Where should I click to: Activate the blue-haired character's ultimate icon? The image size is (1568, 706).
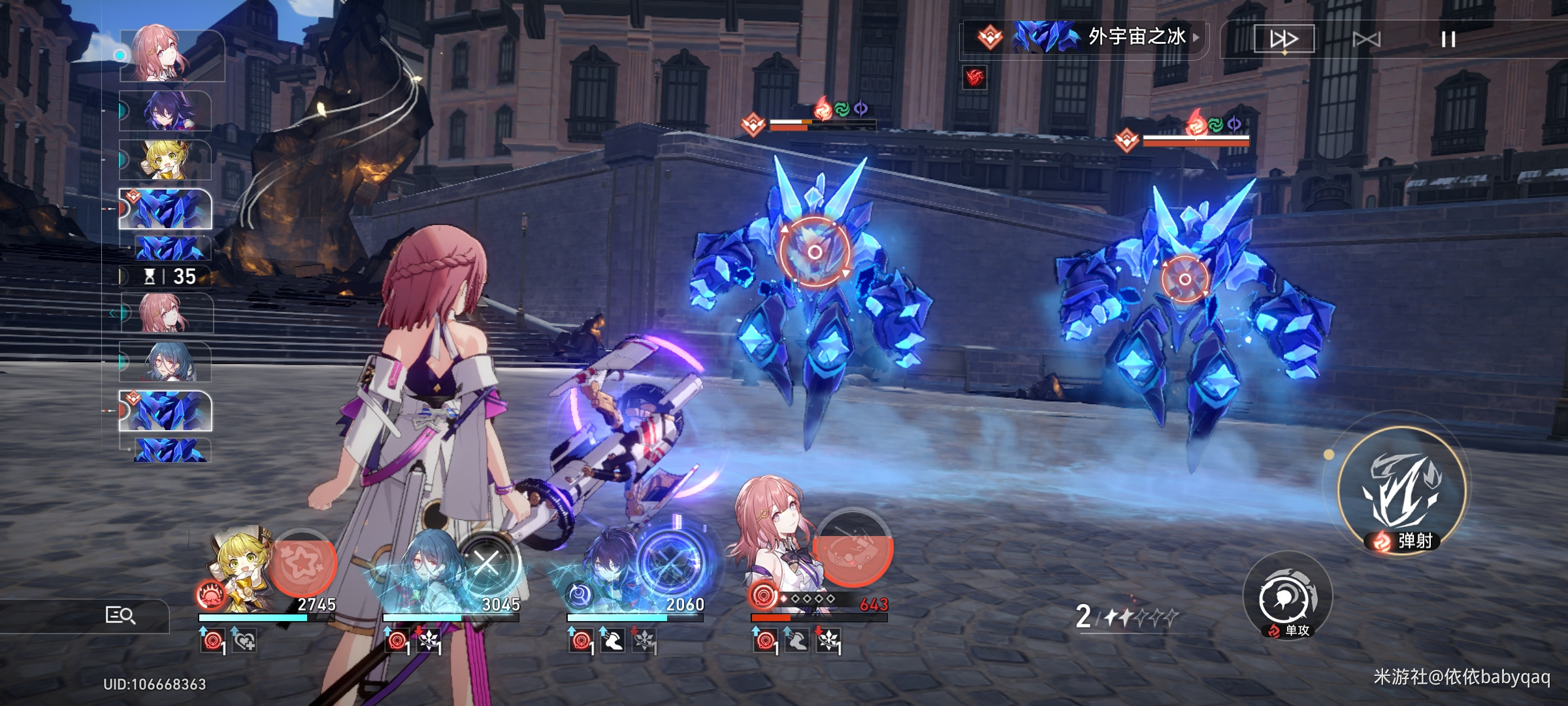(x=487, y=562)
